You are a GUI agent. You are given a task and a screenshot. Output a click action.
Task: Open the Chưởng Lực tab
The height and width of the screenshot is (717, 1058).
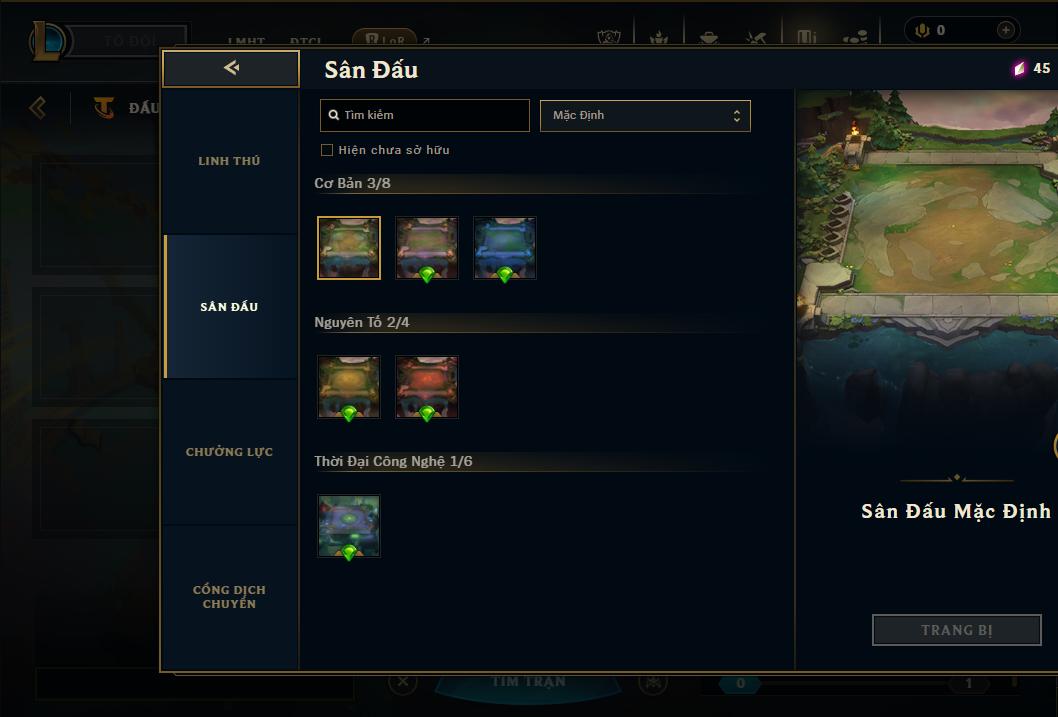[229, 452]
